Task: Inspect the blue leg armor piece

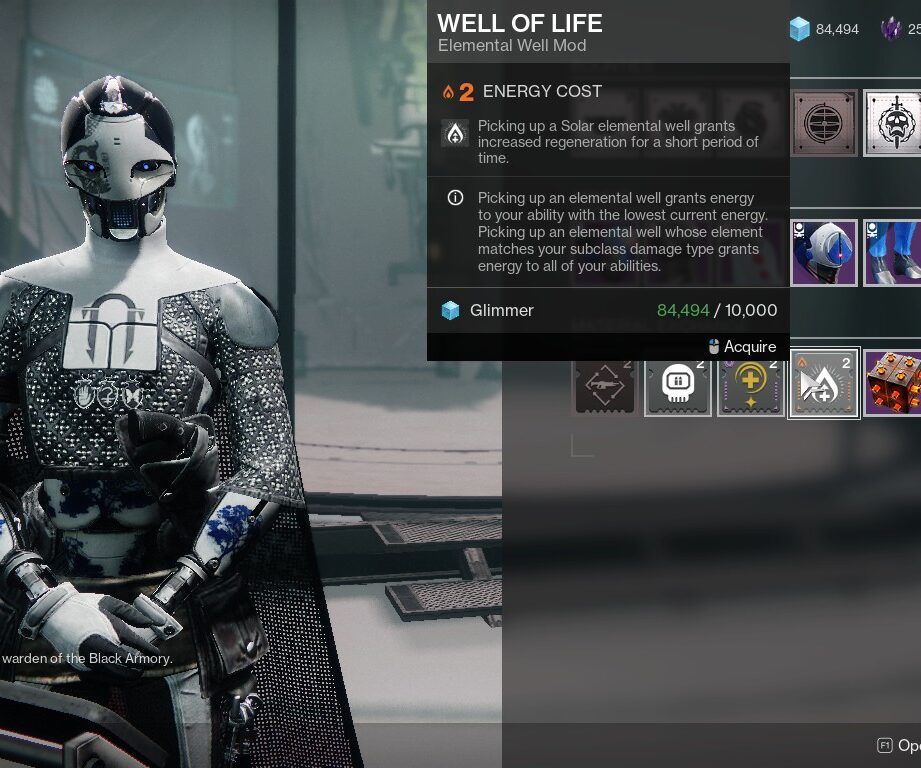Action: click(x=893, y=253)
